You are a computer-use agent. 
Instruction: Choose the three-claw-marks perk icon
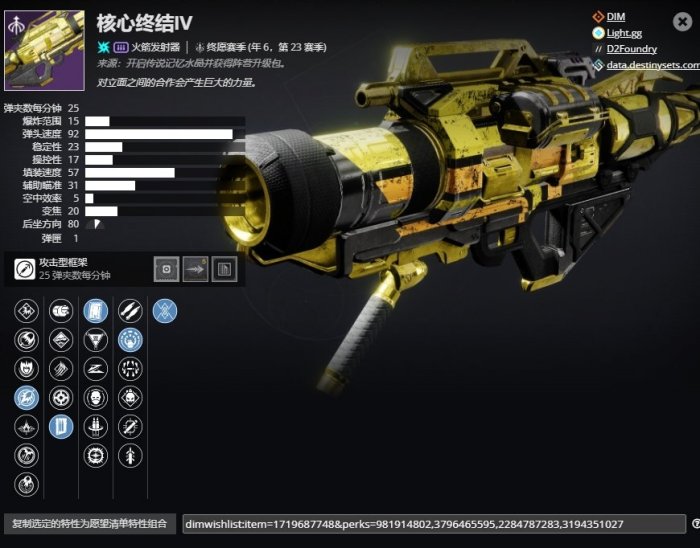(x=61, y=369)
